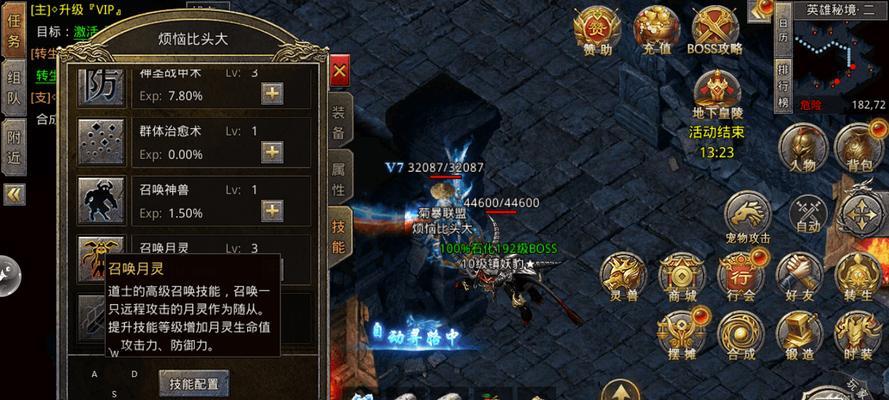Viewport: 889px width, 400px height.
Task: Switch to the 组队 team tab
Action: pos(14,87)
